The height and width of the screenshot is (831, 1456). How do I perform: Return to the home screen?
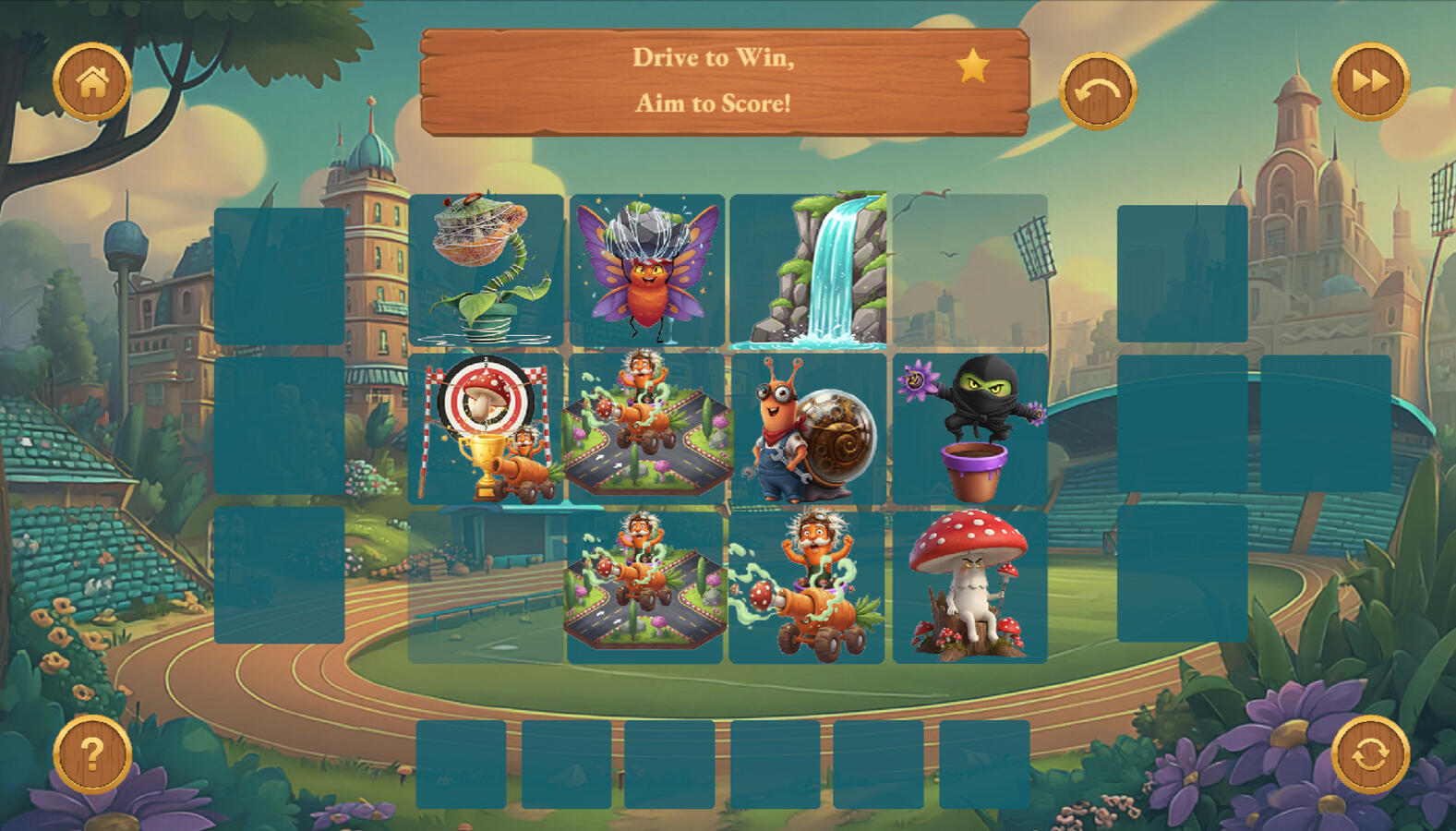click(92, 82)
